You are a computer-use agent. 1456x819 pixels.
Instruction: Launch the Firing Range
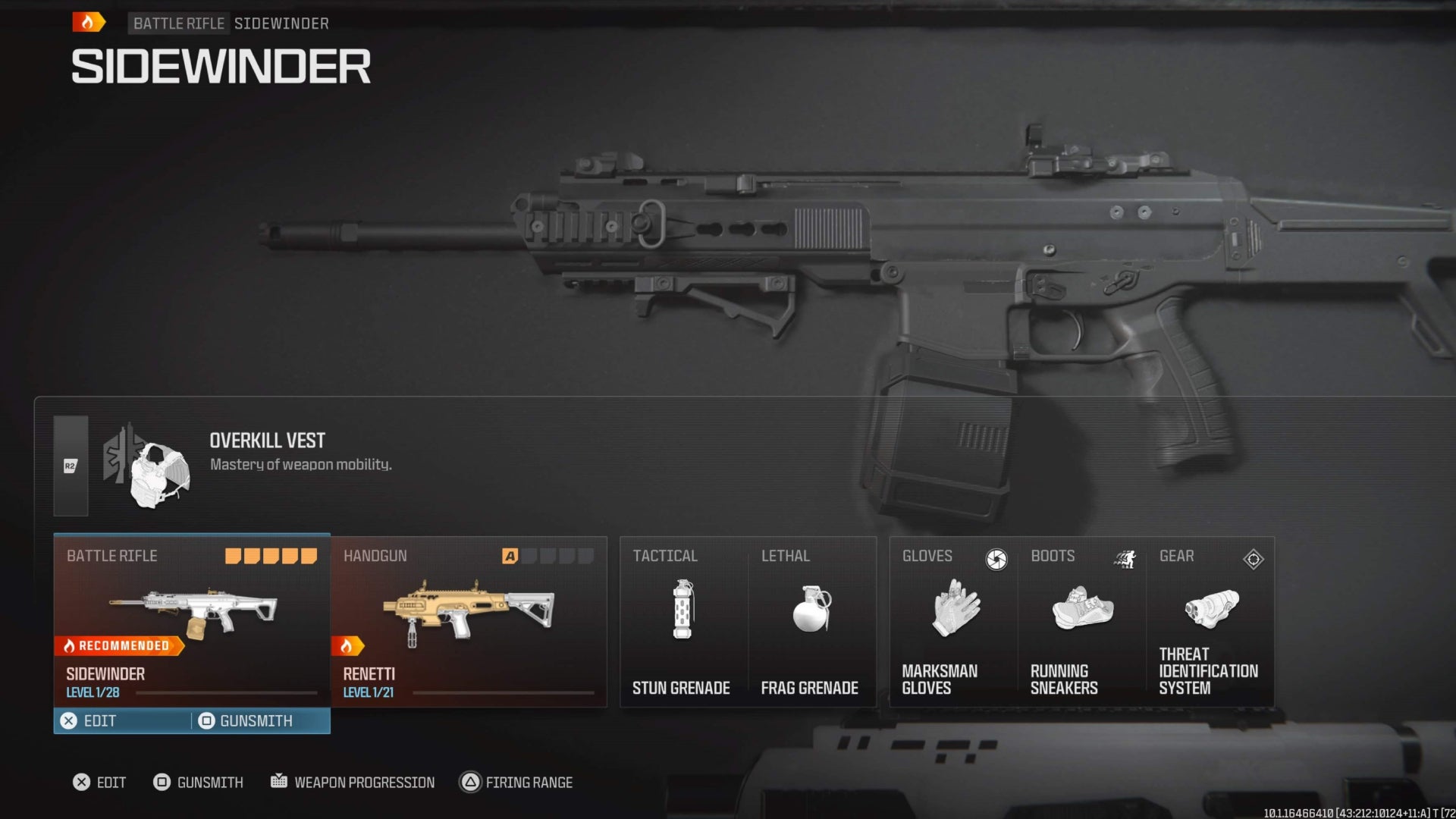(x=516, y=782)
